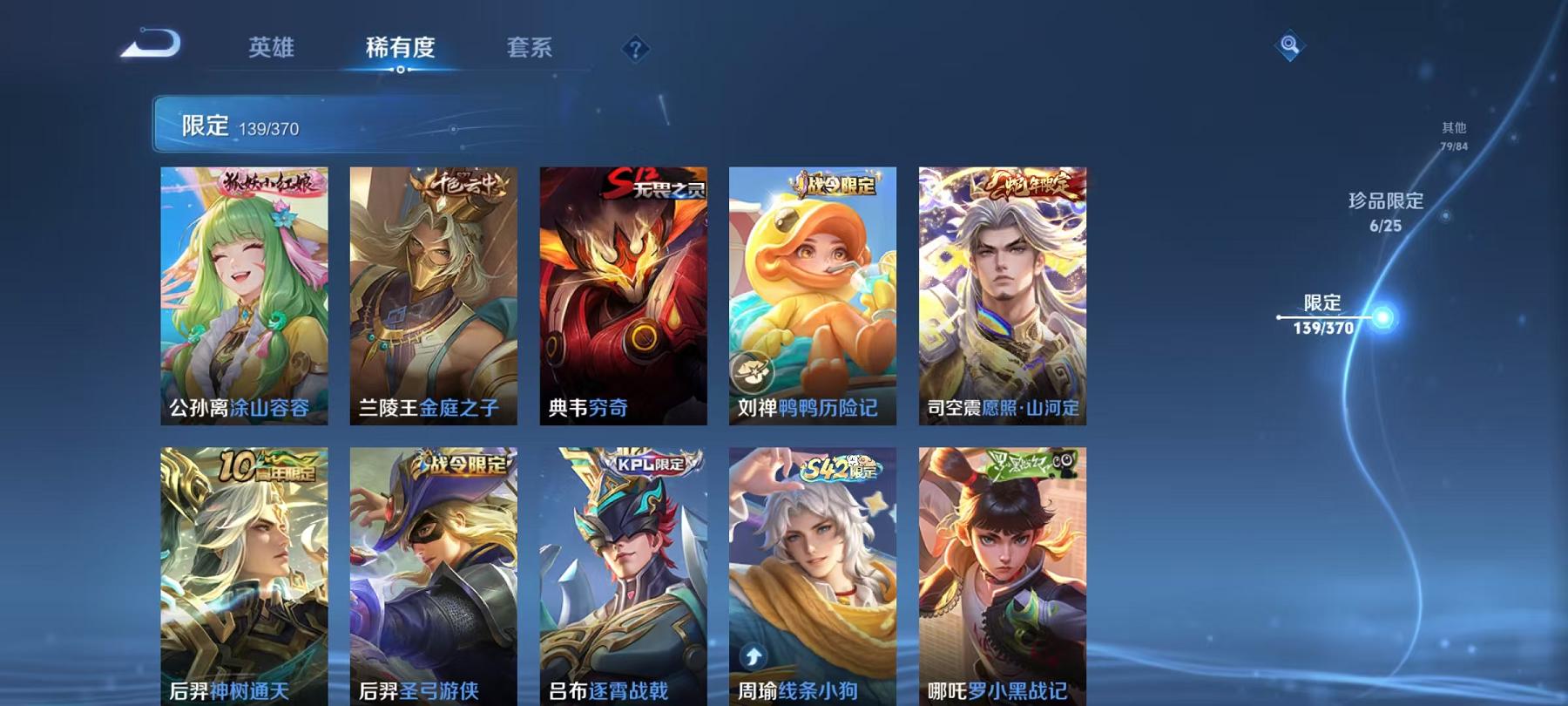Click the KPL限定 badge on Lü Bu's card
Image resolution: width=1568 pixels, height=706 pixels.
(x=648, y=465)
